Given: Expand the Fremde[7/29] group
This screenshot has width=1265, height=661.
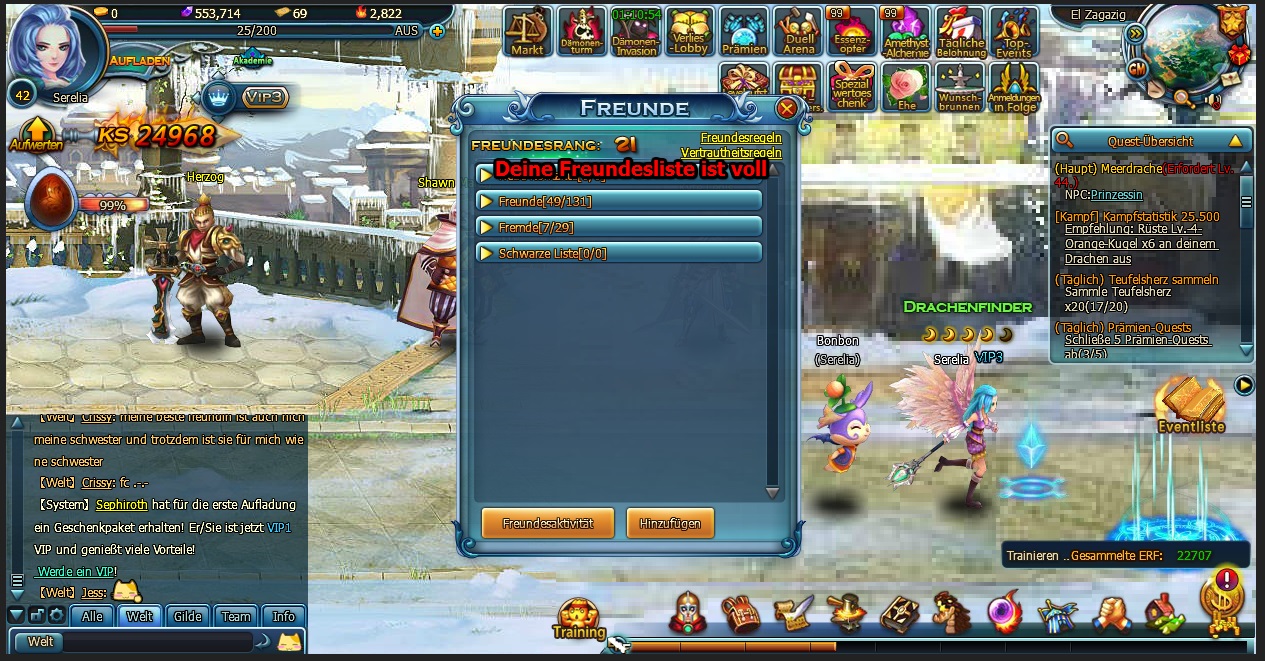Looking at the screenshot, I should pyautogui.click(x=619, y=227).
